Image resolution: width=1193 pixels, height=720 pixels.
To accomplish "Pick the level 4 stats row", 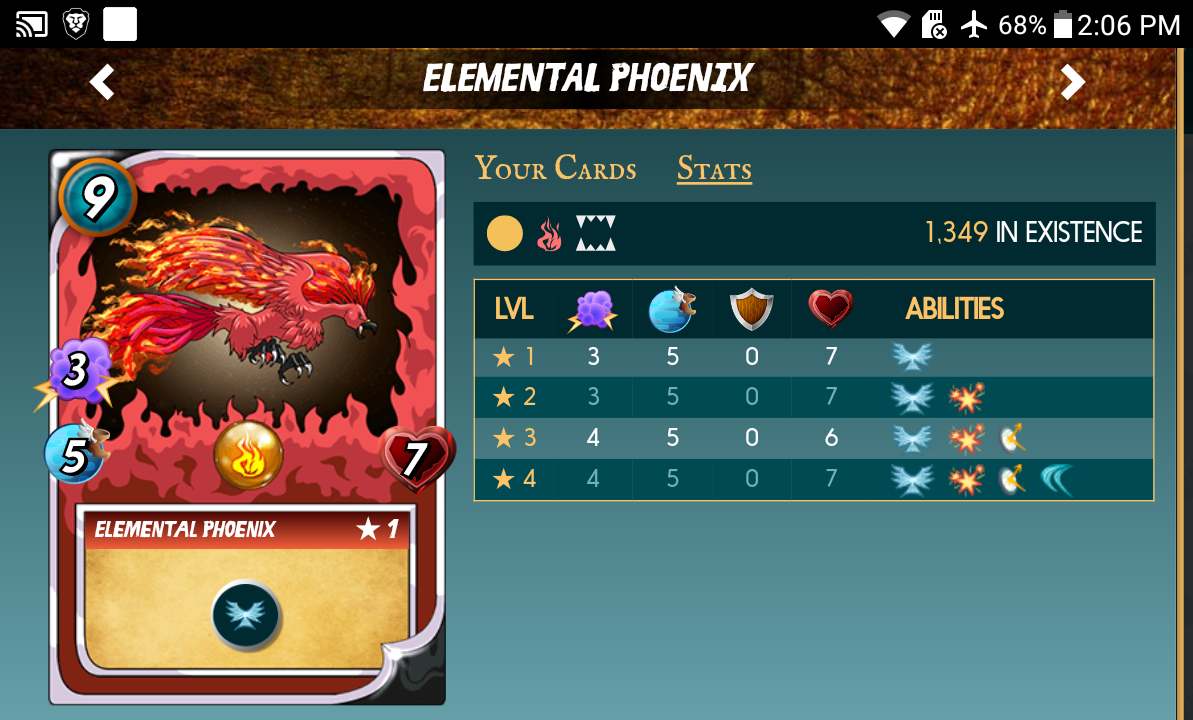I will pyautogui.click(x=813, y=479).
